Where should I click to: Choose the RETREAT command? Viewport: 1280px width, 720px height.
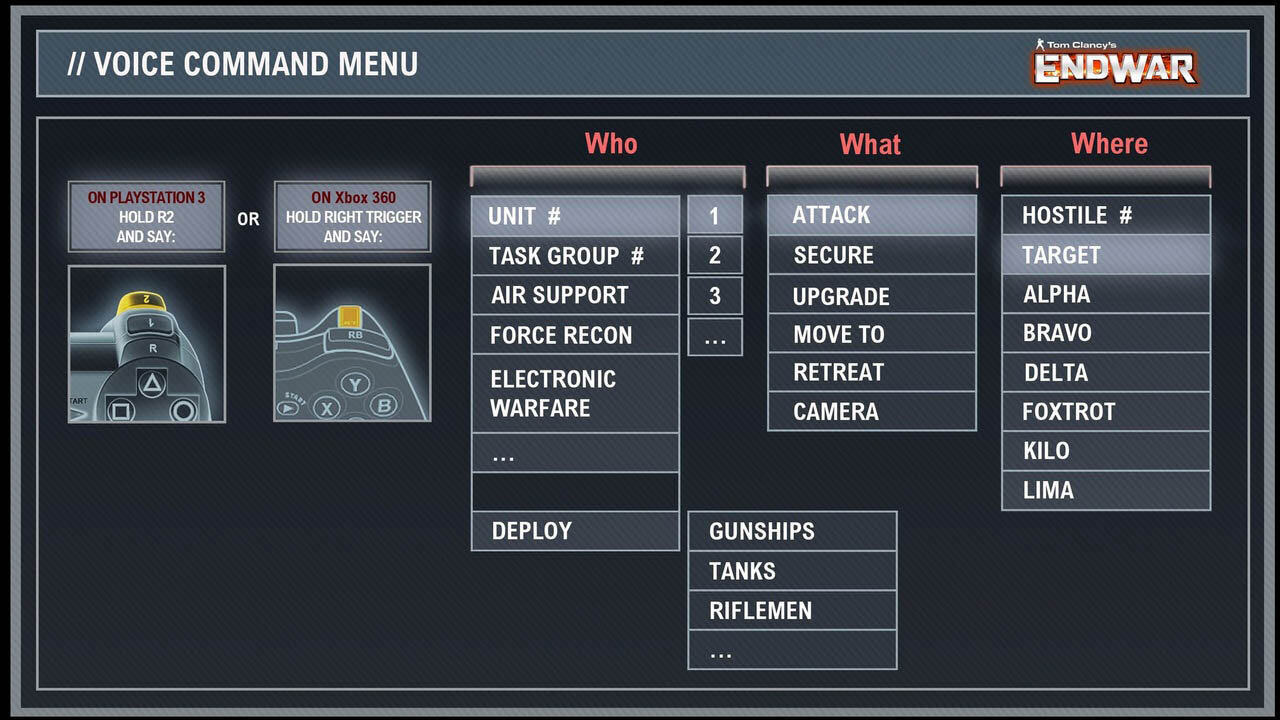tap(871, 372)
